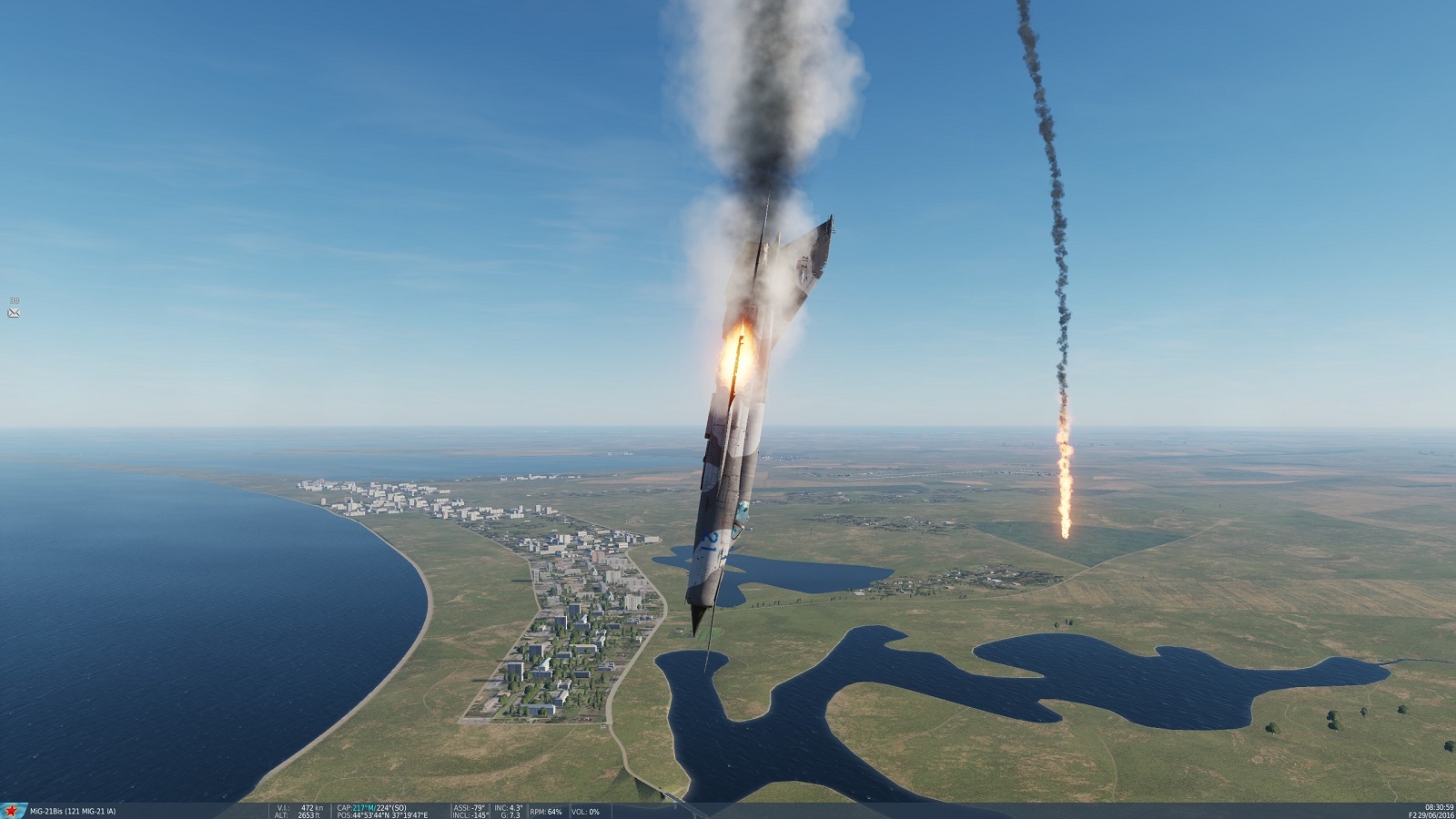Image resolution: width=1456 pixels, height=819 pixels.
Task: Open the envelope message icon
Action: tap(14, 313)
